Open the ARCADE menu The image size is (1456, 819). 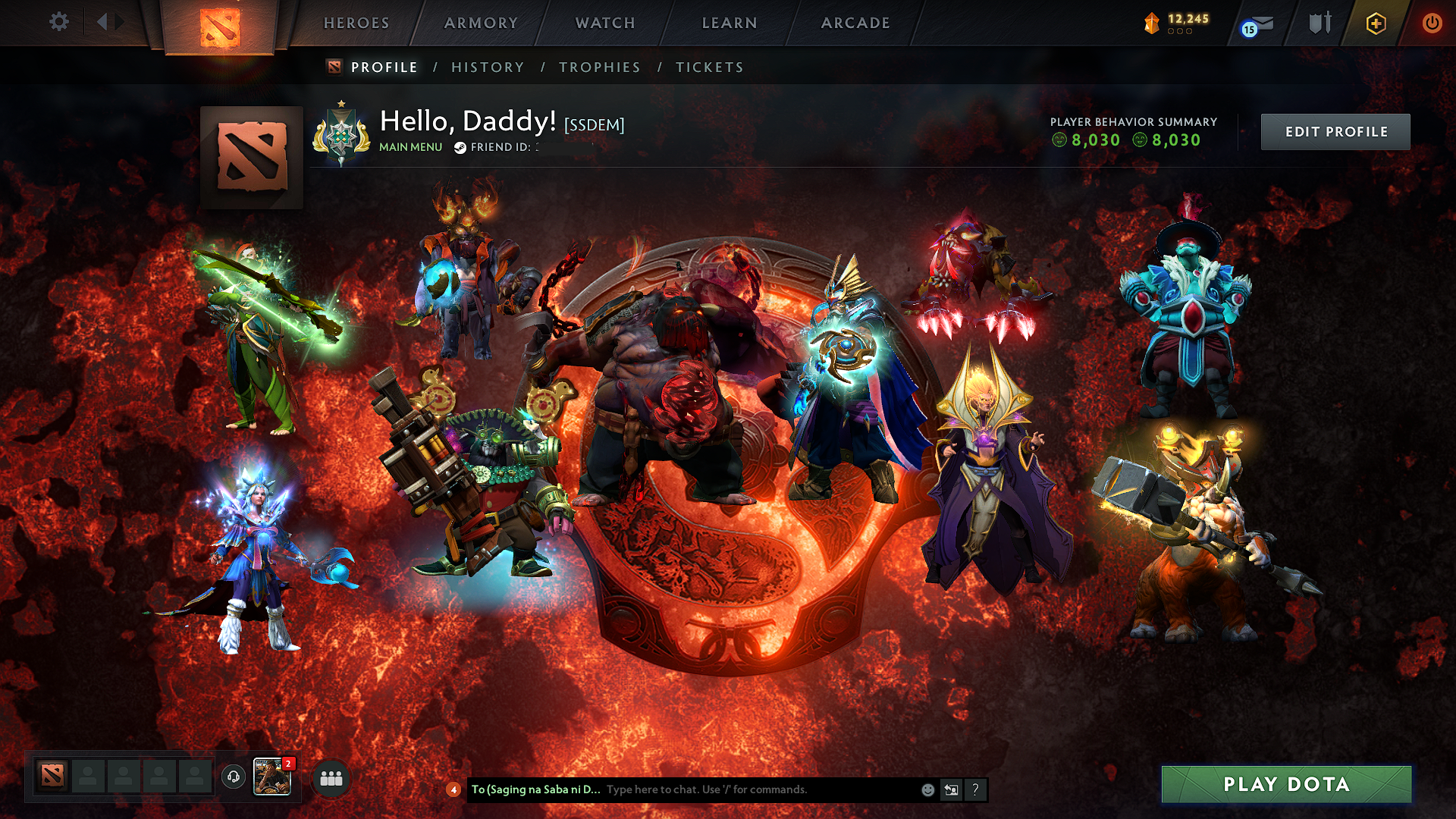855,23
